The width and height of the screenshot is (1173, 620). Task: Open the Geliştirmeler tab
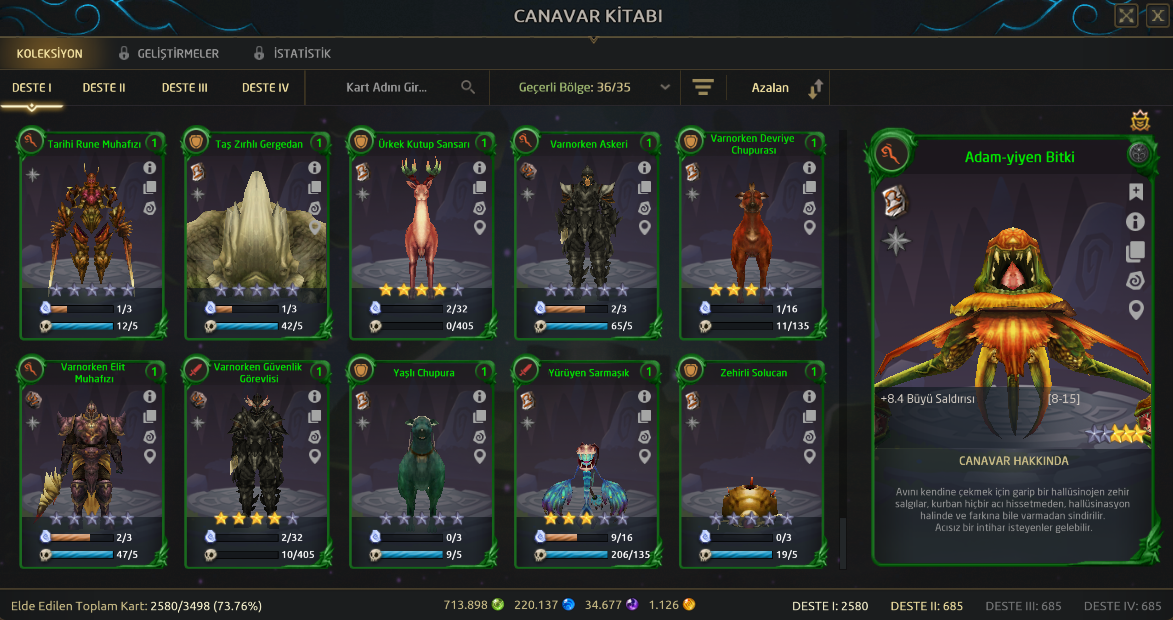click(x=168, y=53)
